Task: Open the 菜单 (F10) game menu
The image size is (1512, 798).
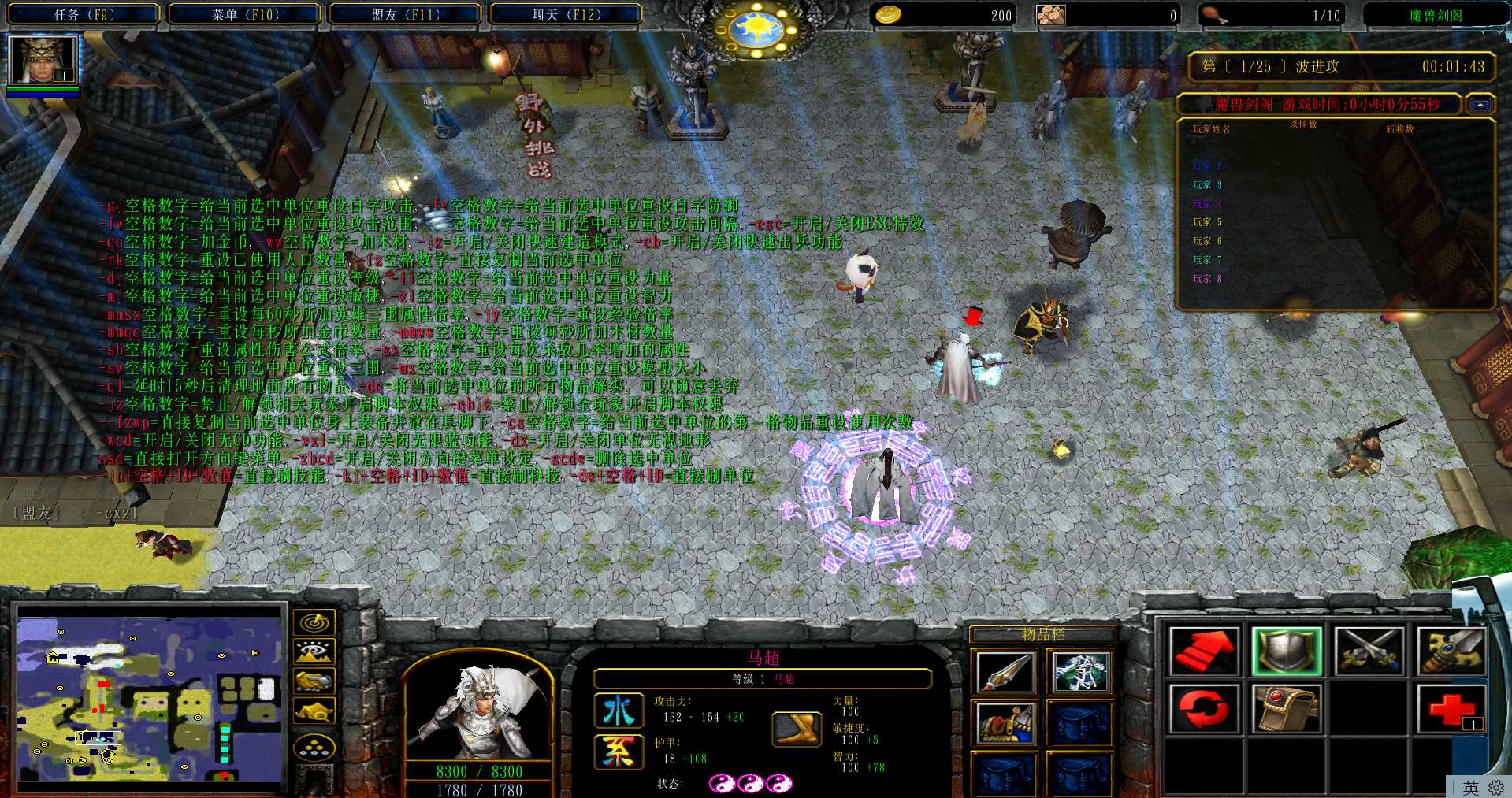Action: click(245, 14)
